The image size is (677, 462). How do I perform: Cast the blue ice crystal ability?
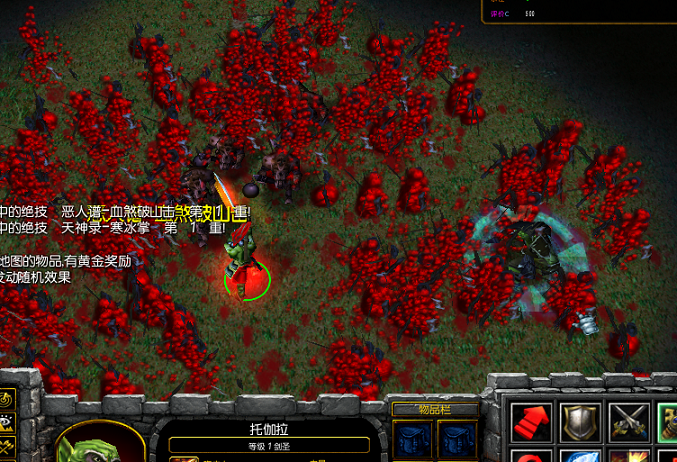[x=580, y=456]
